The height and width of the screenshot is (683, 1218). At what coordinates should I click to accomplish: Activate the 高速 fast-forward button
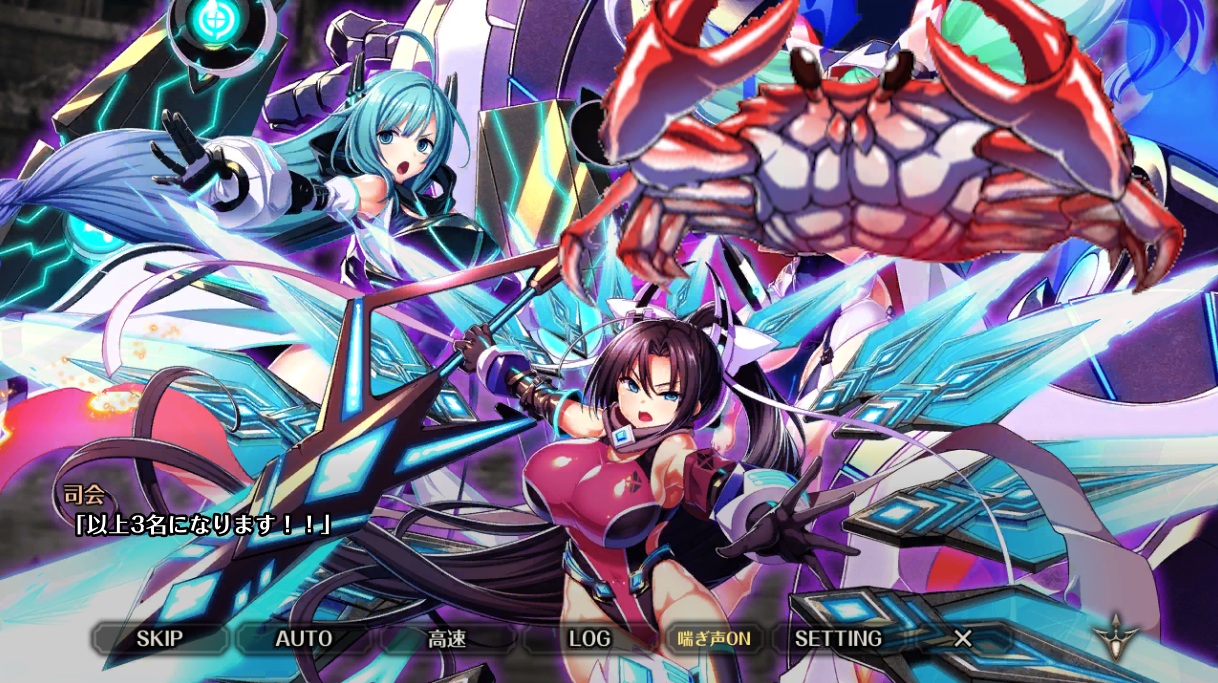click(446, 638)
